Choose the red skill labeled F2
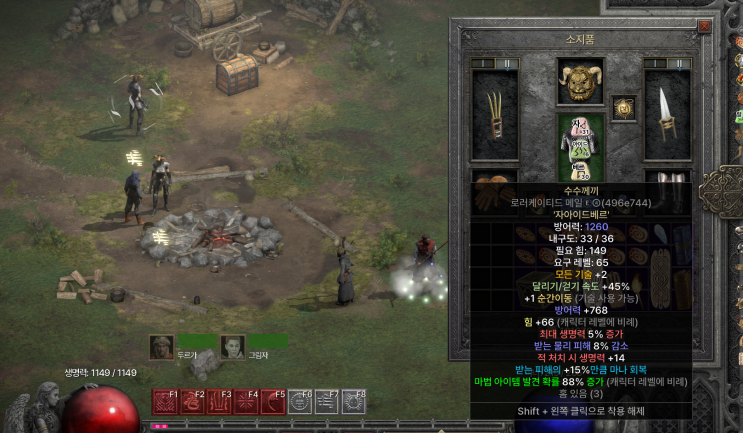The image size is (743, 433). click(191, 402)
